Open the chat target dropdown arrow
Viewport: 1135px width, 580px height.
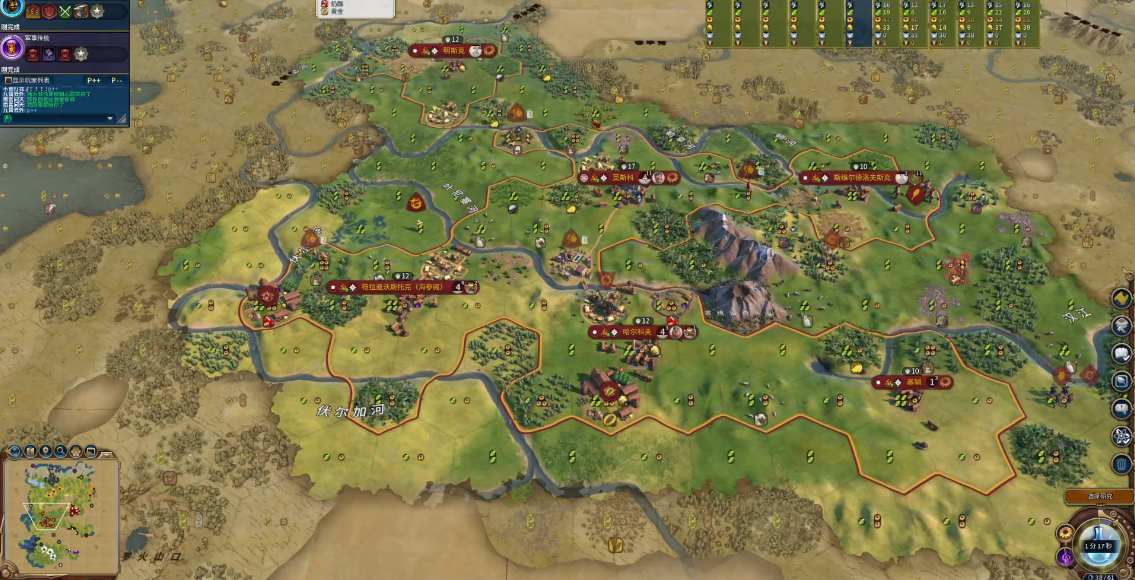[x=110, y=117]
